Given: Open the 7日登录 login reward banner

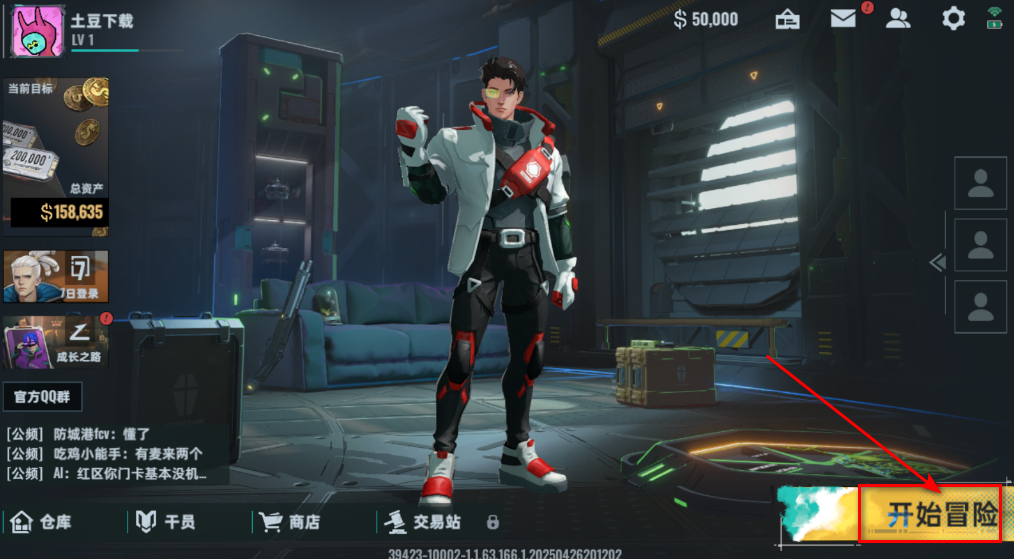Looking at the screenshot, I should click(x=56, y=276).
